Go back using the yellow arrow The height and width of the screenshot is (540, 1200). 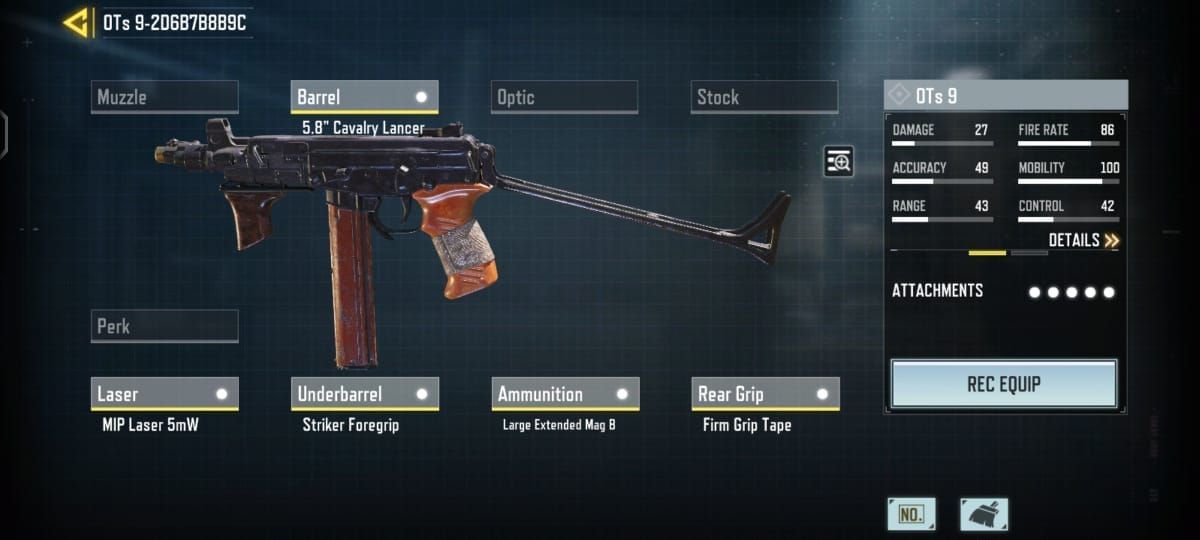tap(76, 22)
